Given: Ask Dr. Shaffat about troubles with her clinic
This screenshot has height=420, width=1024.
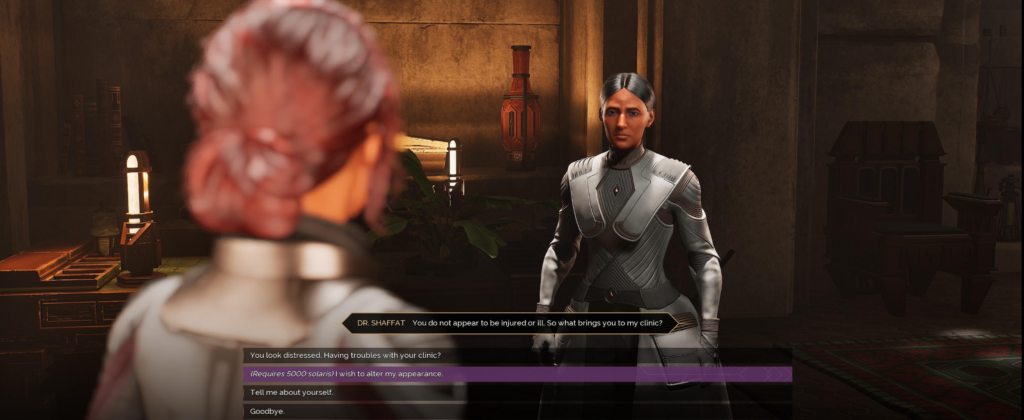Looking at the screenshot, I should coord(346,355).
